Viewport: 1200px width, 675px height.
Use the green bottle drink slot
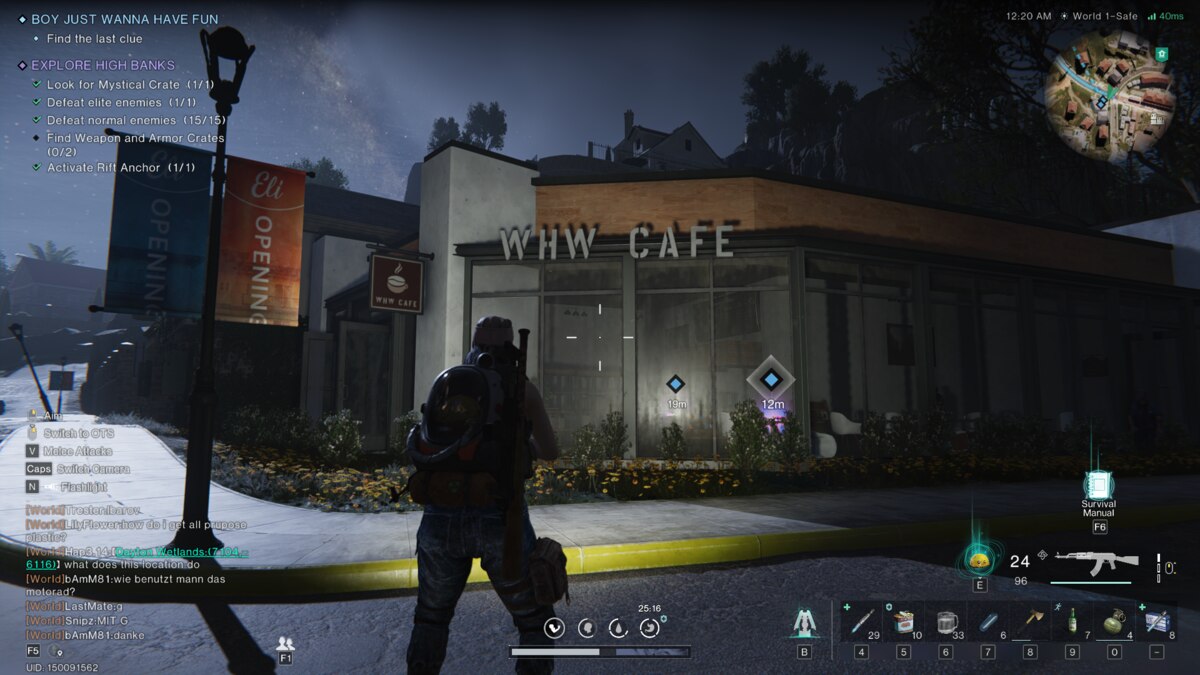tap(1072, 622)
